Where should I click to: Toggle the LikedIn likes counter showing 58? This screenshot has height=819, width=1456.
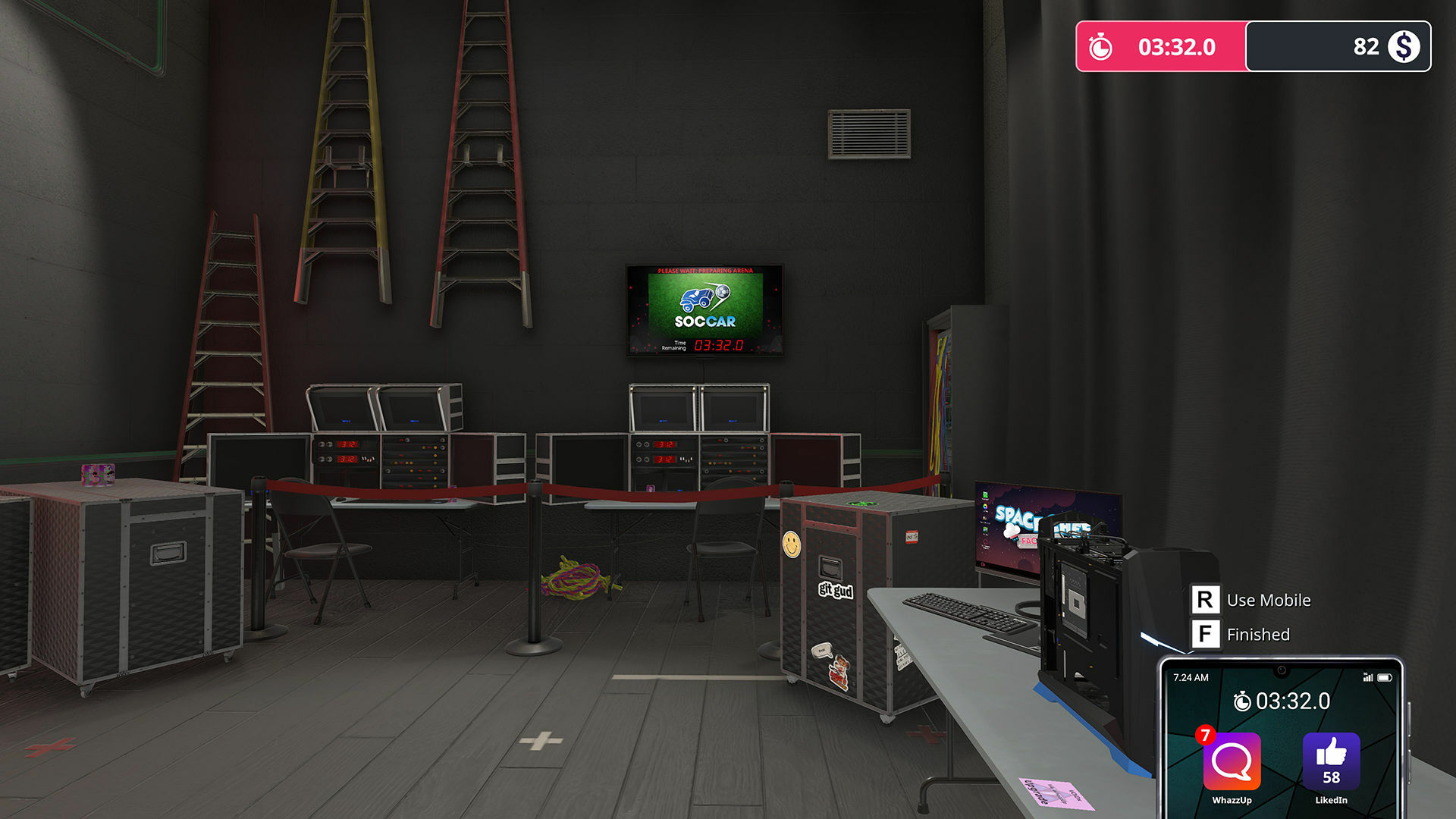1332,777
